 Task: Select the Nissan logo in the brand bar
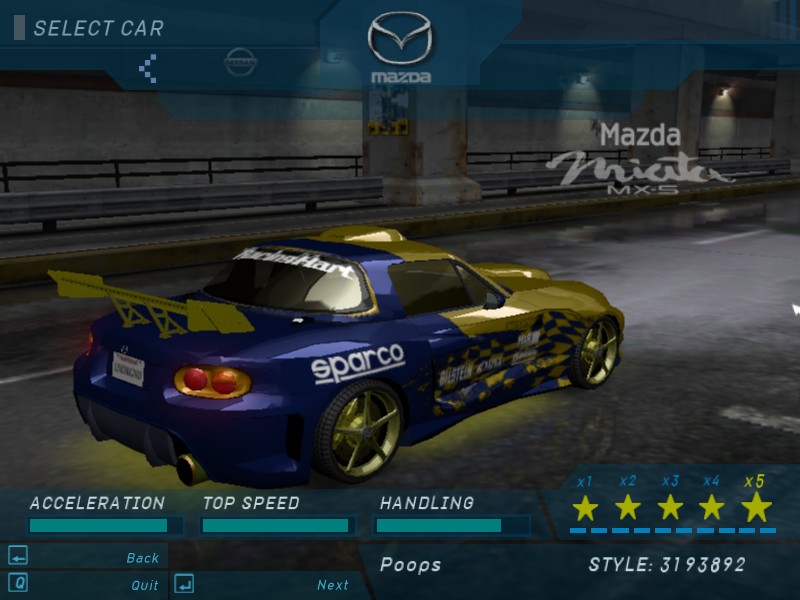(241, 63)
